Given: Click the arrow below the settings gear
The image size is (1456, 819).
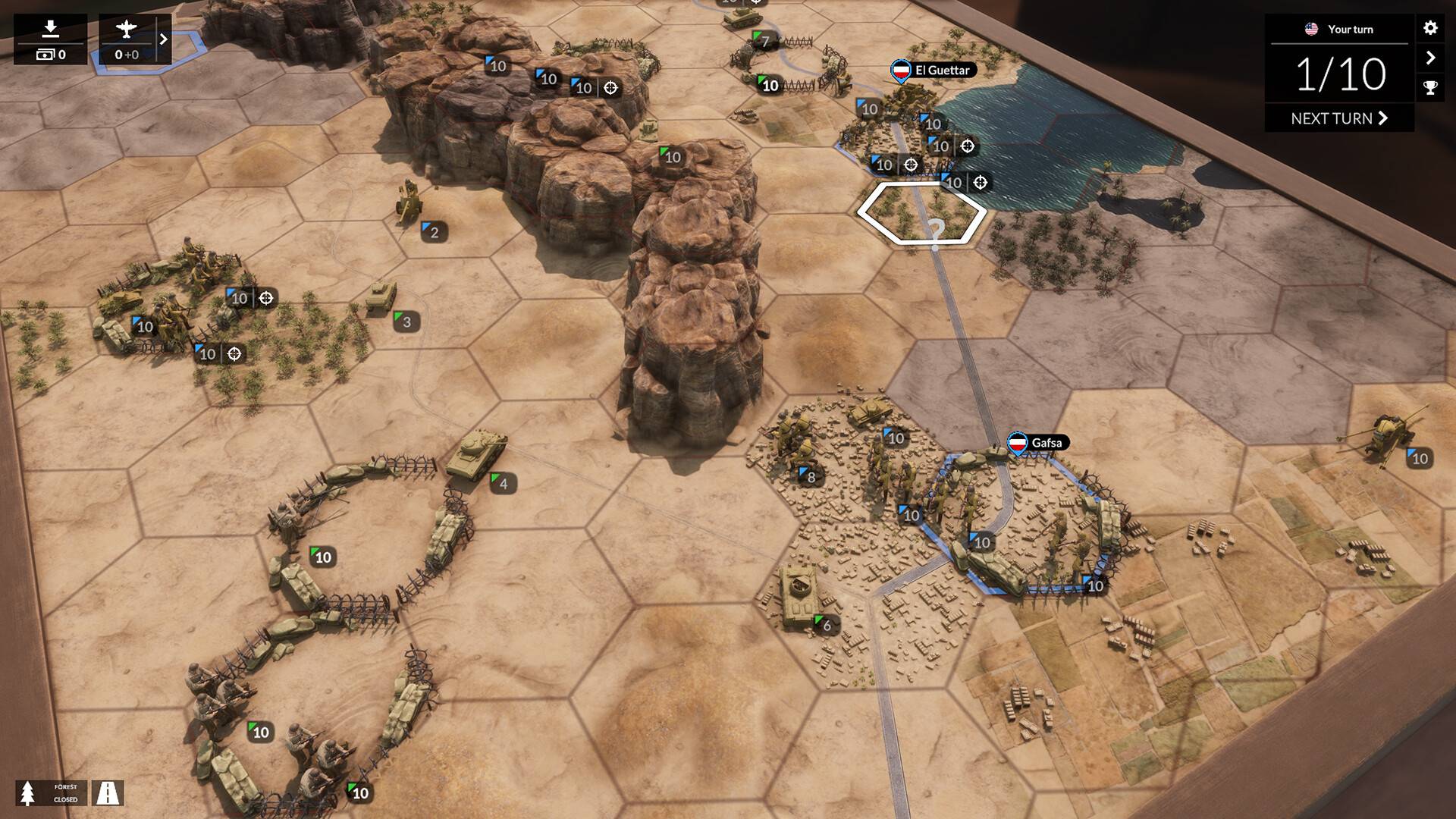Looking at the screenshot, I should pos(1430,58).
